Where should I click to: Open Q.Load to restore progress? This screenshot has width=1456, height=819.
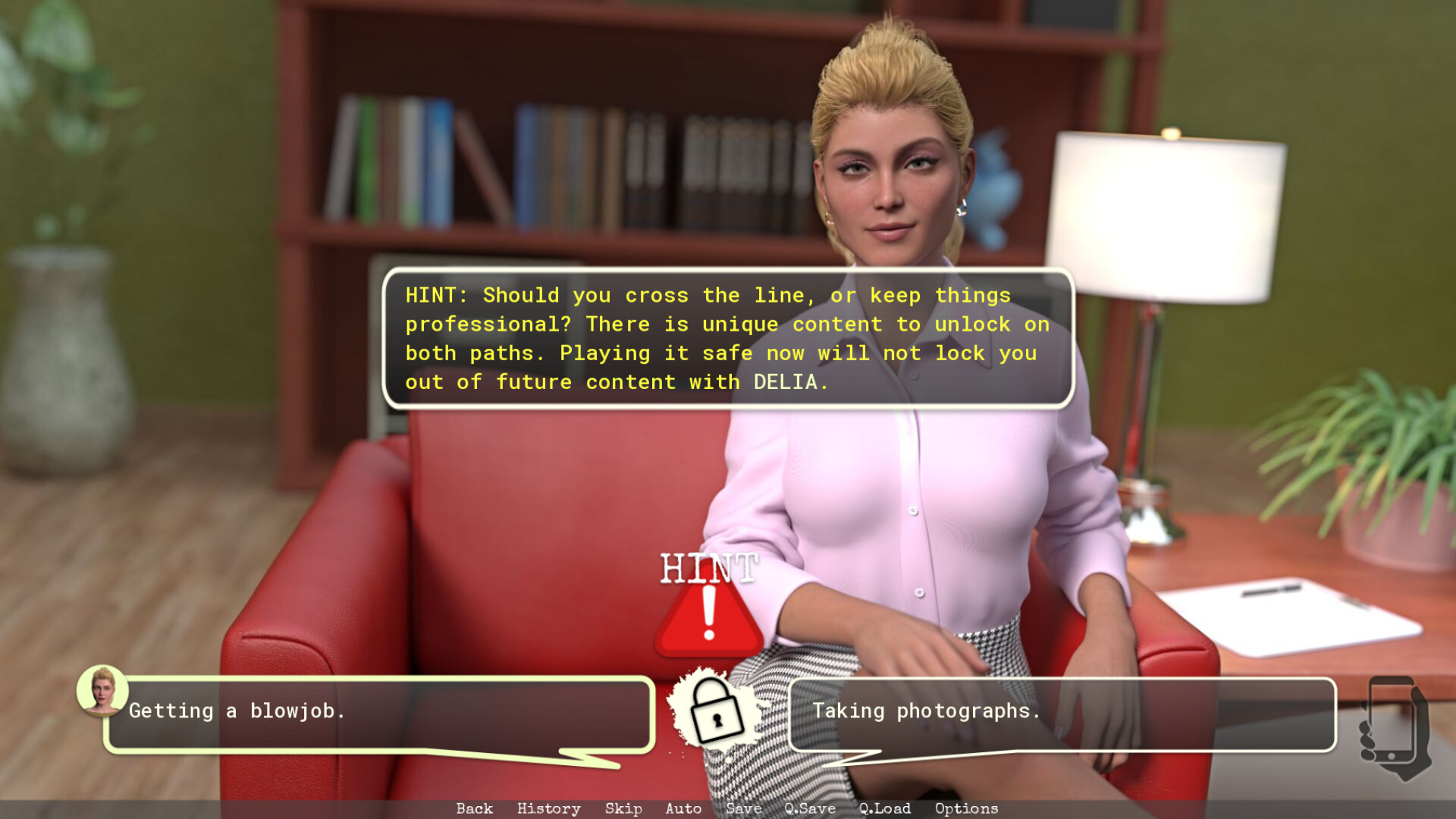883,808
